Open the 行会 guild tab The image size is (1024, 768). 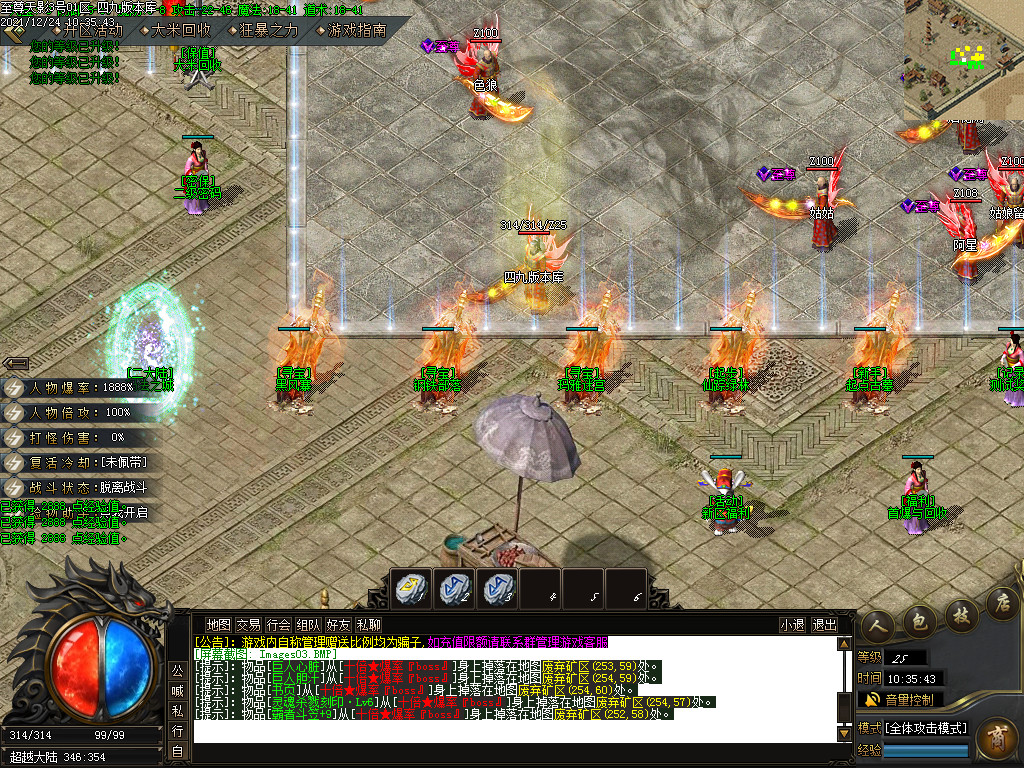[x=278, y=624]
